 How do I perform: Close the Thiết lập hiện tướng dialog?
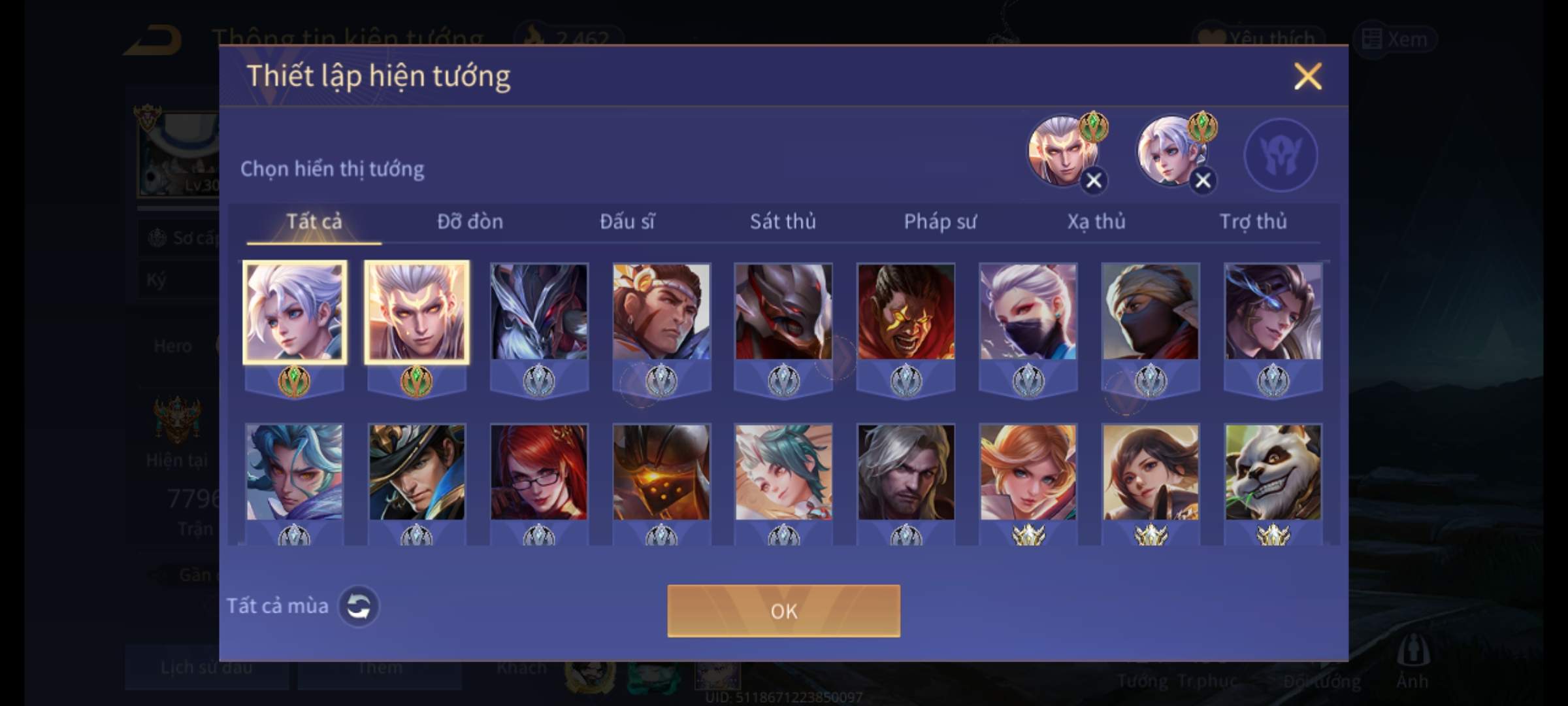pos(1307,76)
